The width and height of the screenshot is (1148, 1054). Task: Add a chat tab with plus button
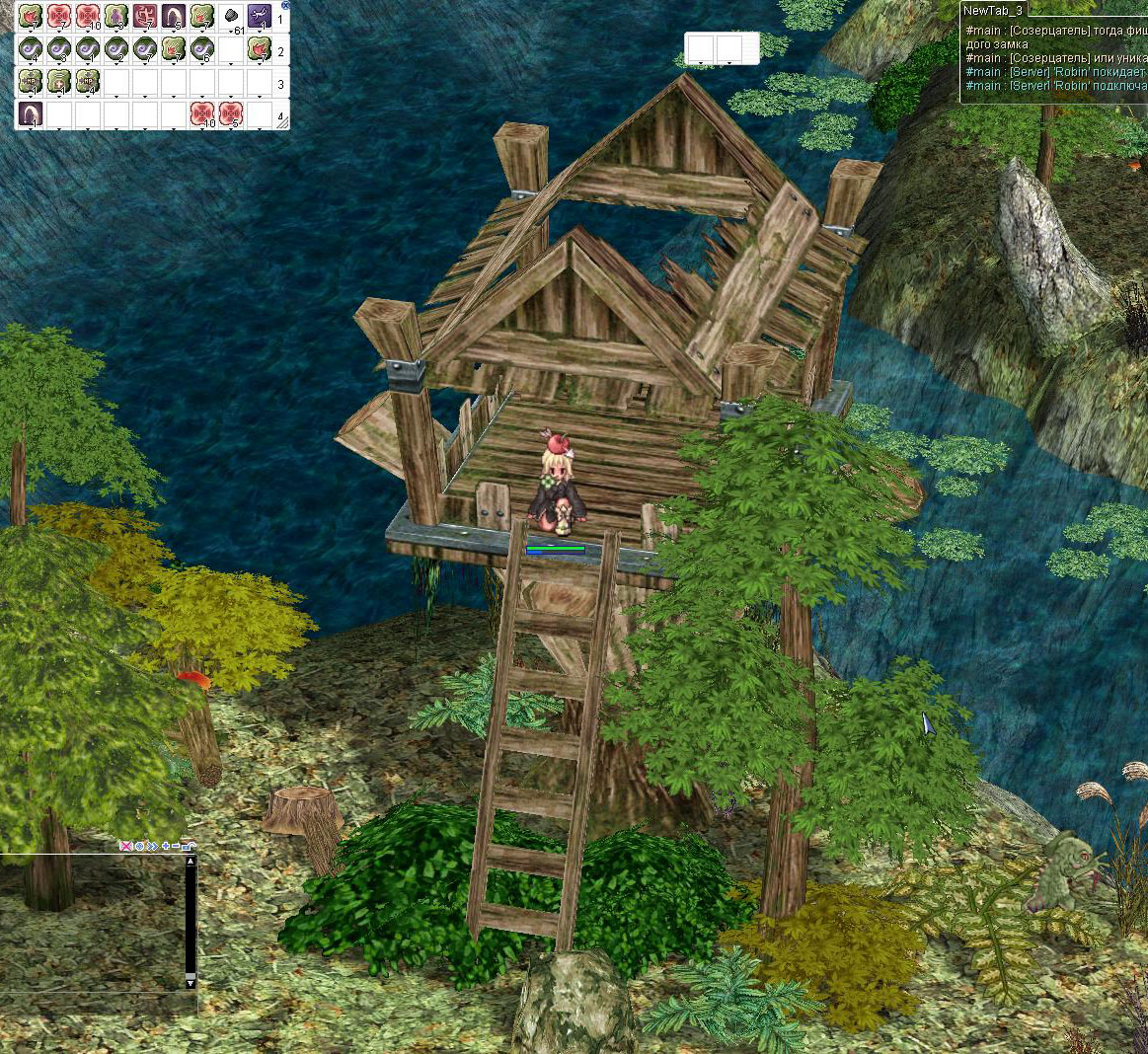pos(165,846)
